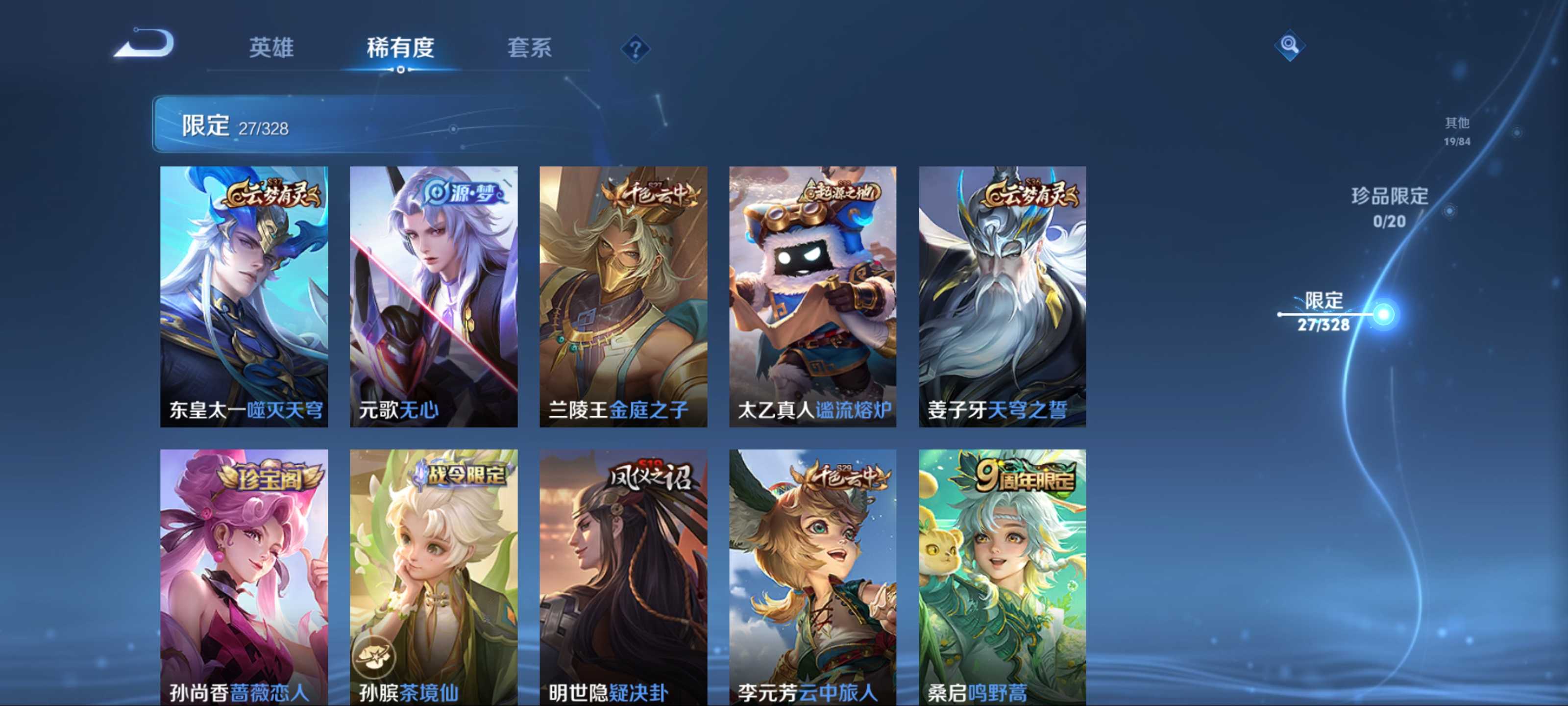Switch to the 英雄 tab
Screen dimensions: 1568x706
coord(271,48)
